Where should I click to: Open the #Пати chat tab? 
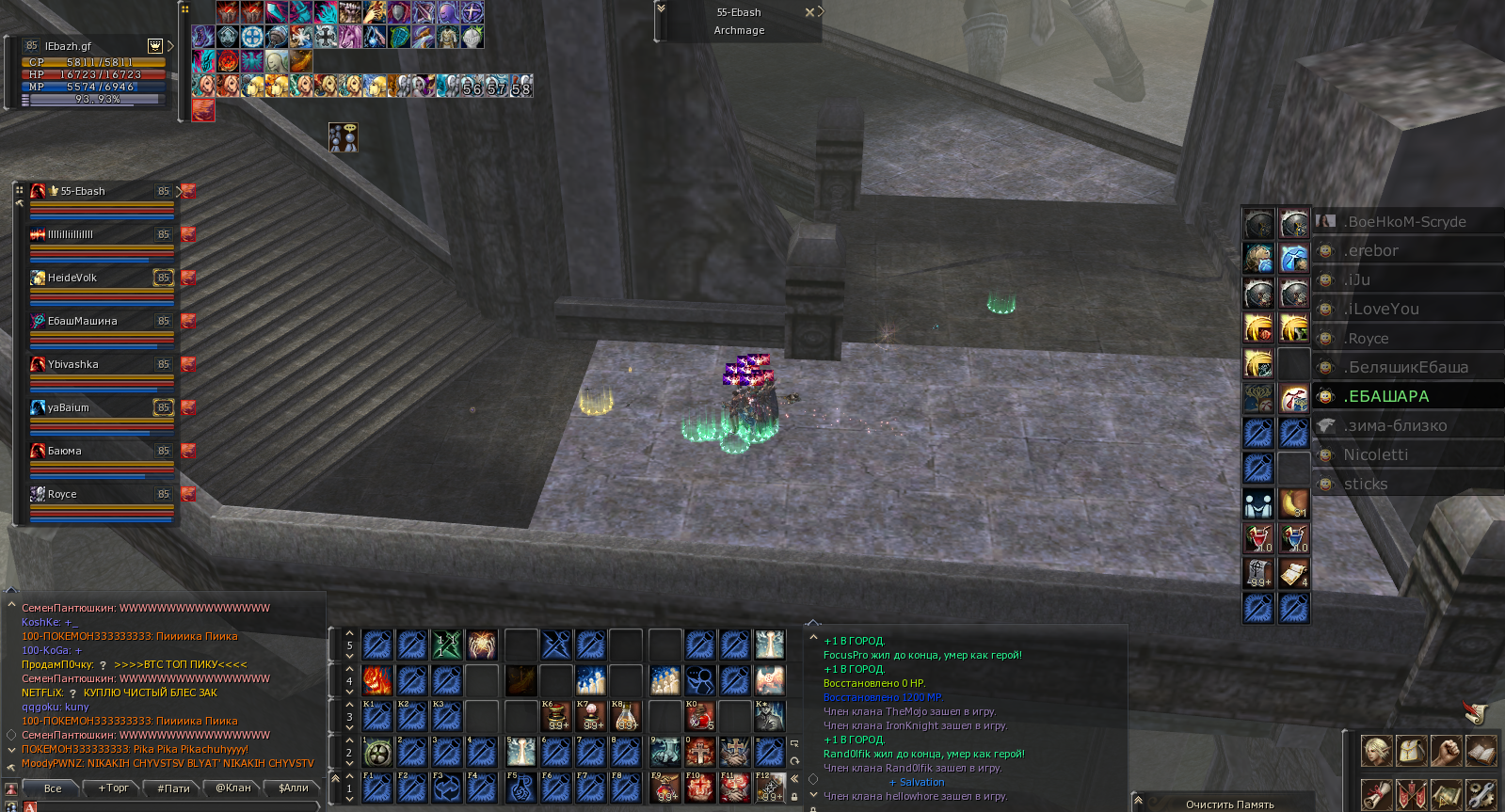[x=173, y=788]
